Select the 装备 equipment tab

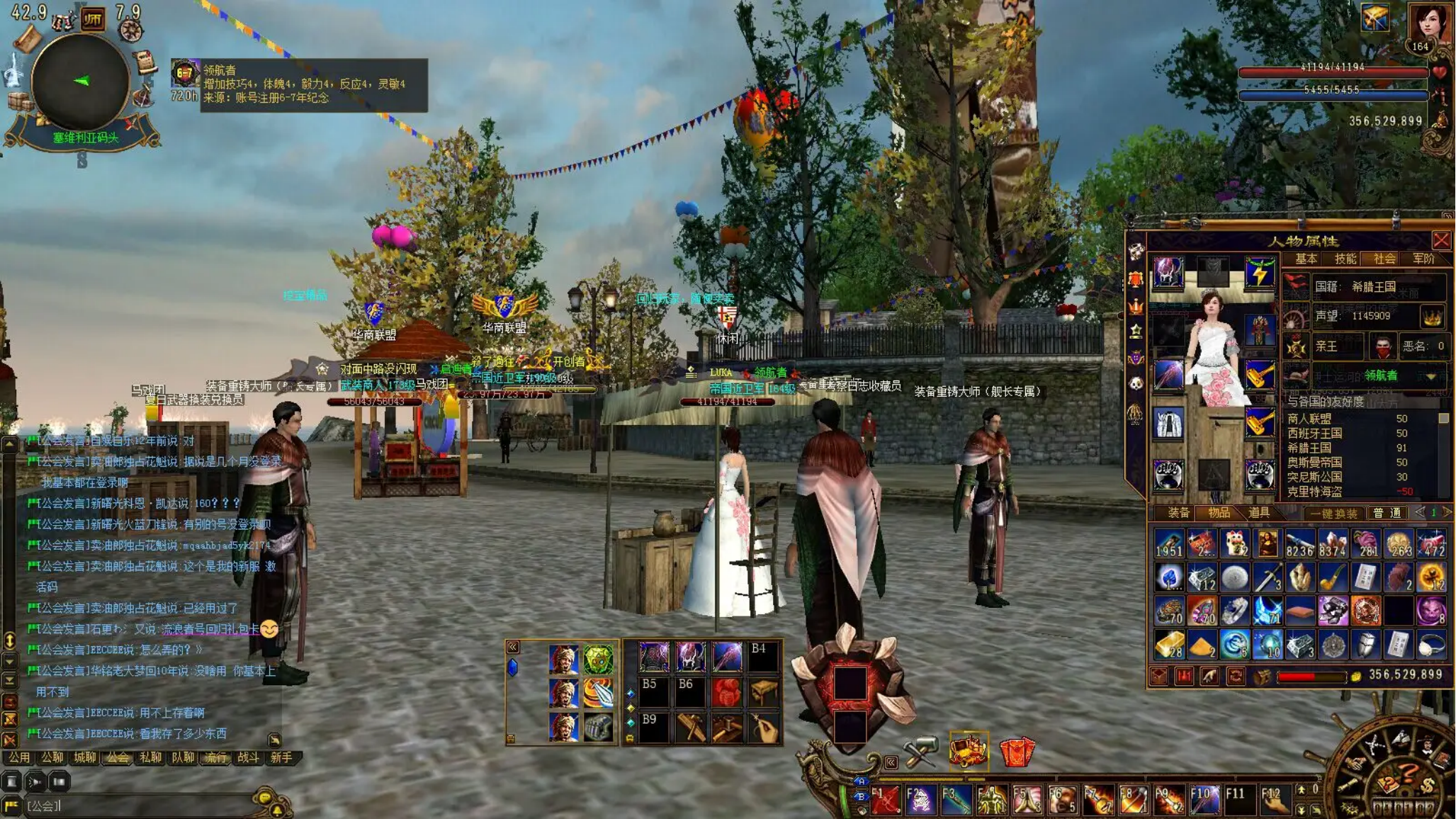pos(1178,512)
